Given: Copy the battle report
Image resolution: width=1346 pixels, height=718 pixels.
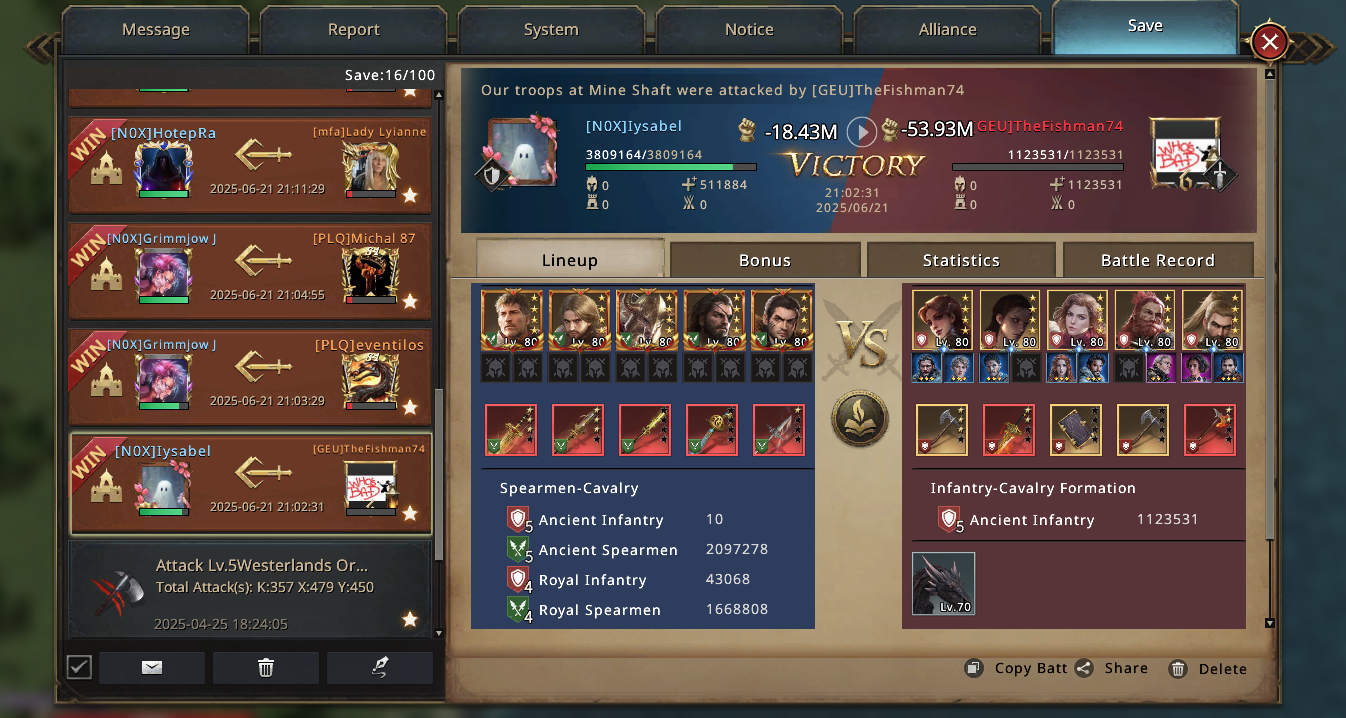Looking at the screenshot, I should click(1018, 669).
